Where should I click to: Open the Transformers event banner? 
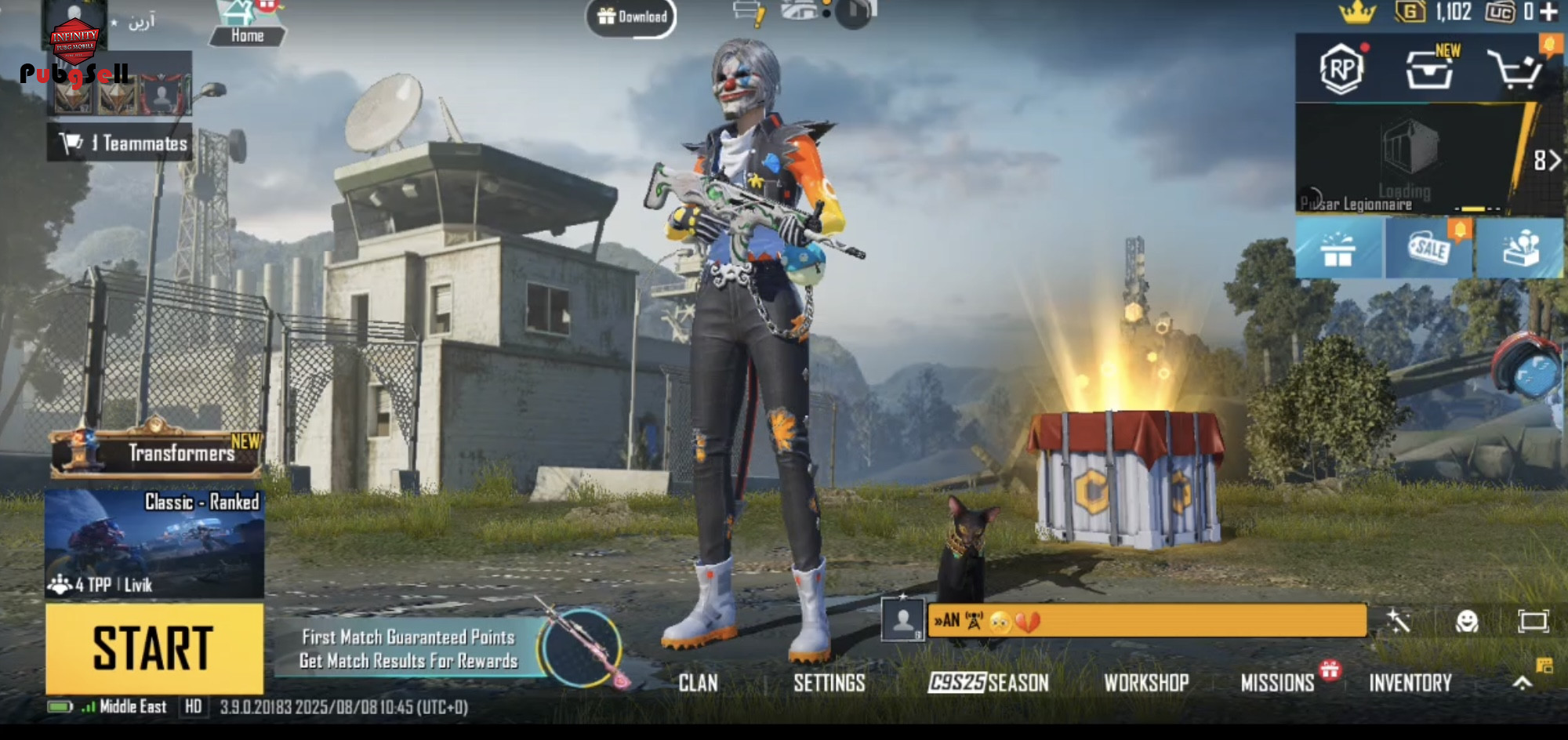click(156, 452)
